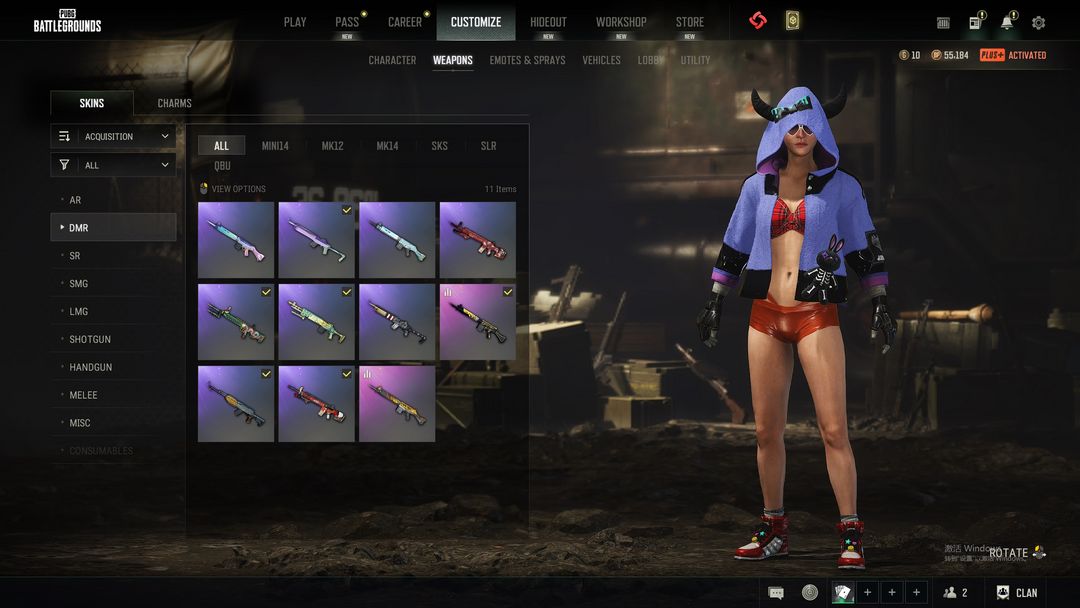Choose the AR weapon category

pos(75,200)
